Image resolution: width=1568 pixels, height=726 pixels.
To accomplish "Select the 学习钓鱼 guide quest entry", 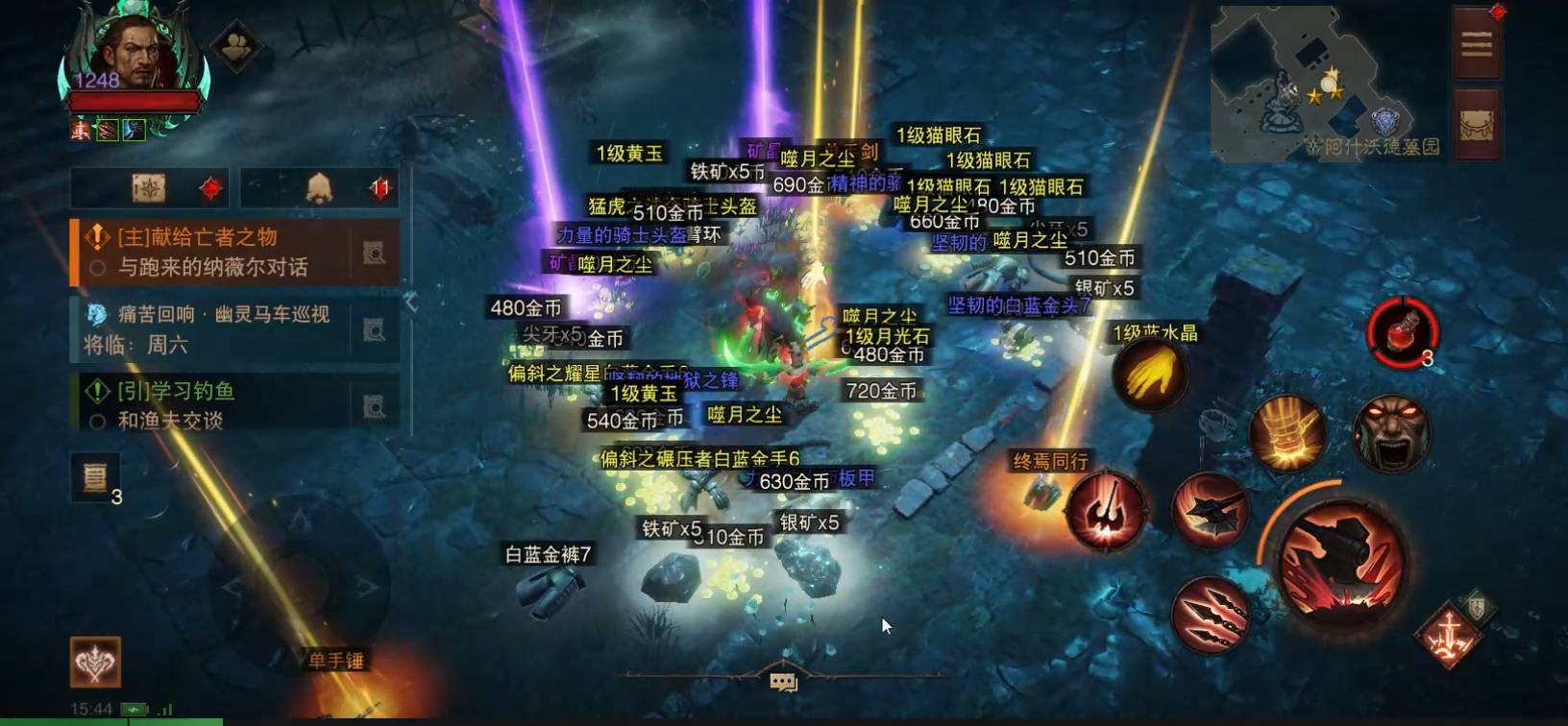I will (211, 404).
